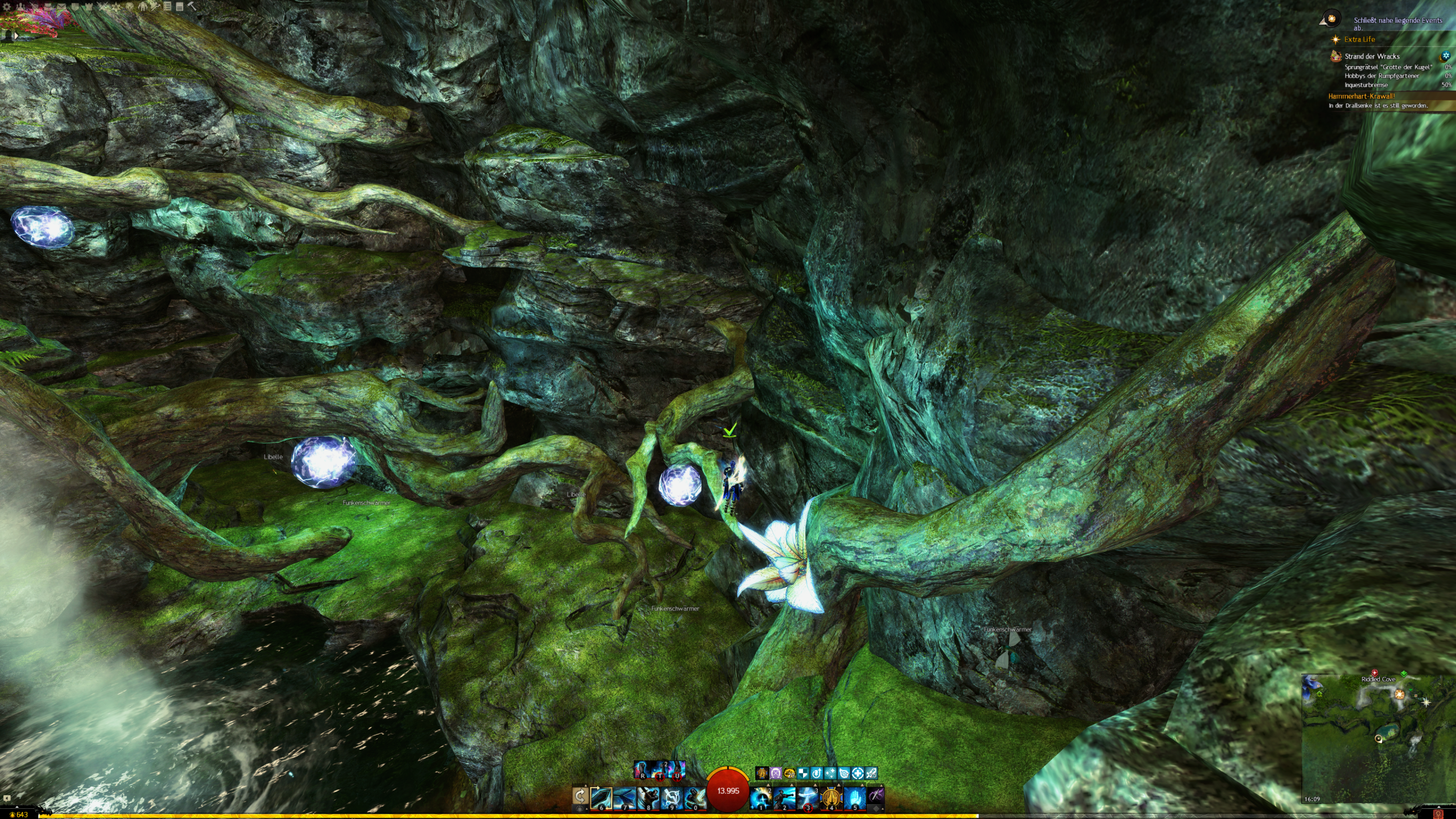Screen dimensions: 1456x819
Task: Use the warrior strike skill in slot 8
Action: click(648, 797)
